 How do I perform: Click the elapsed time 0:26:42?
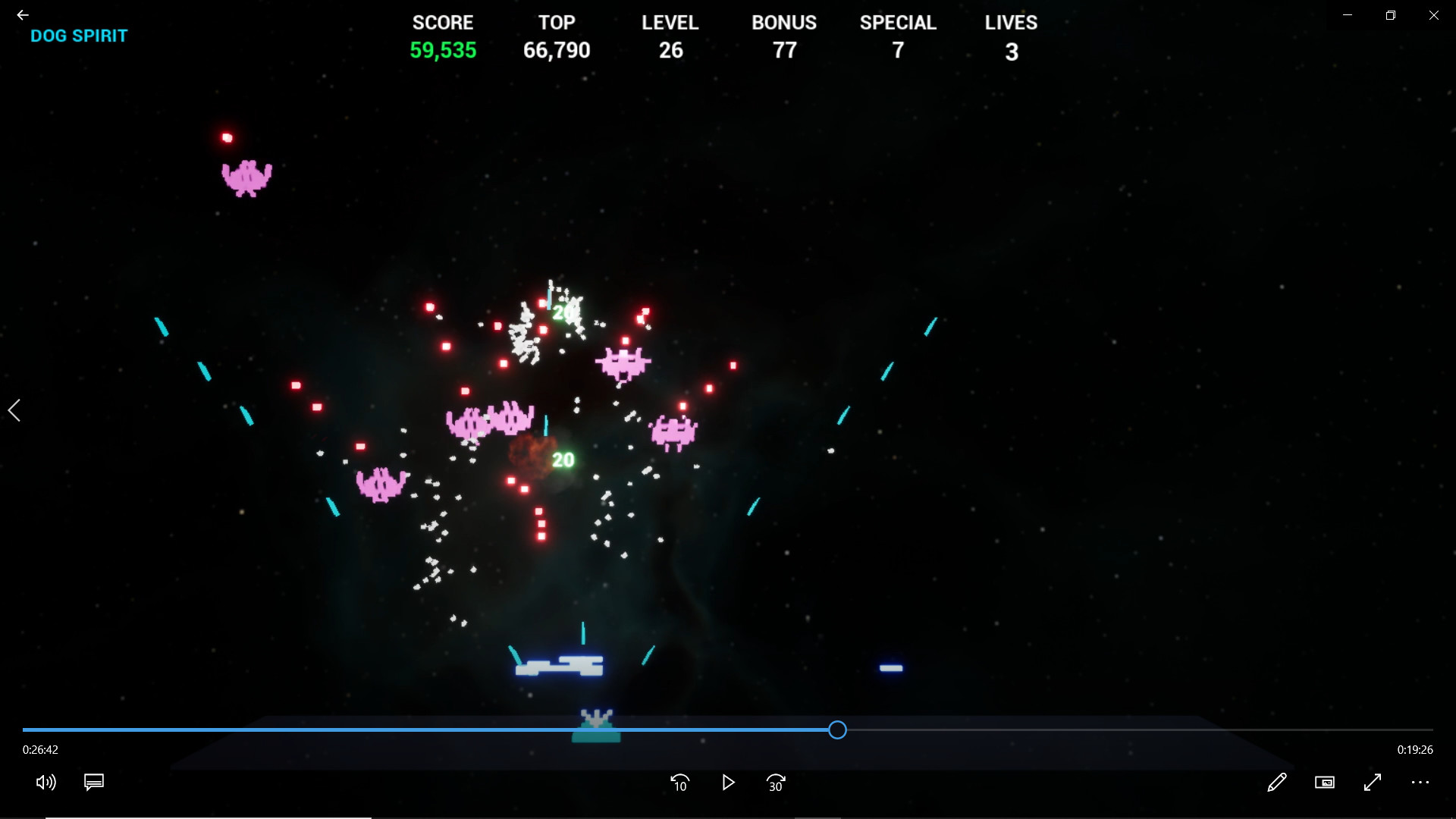[40, 749]
